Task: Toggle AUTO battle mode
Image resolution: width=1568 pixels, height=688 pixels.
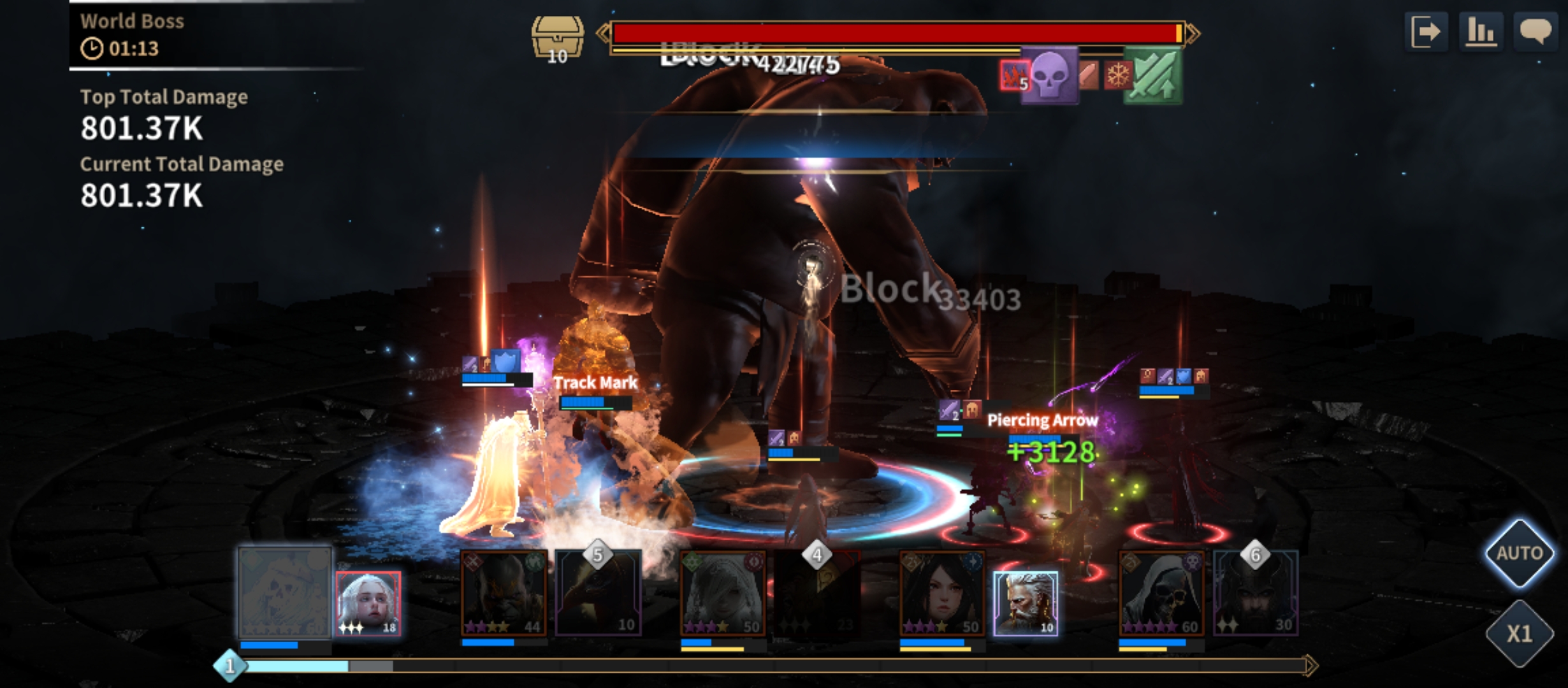Action: (x=1520, y=553)
